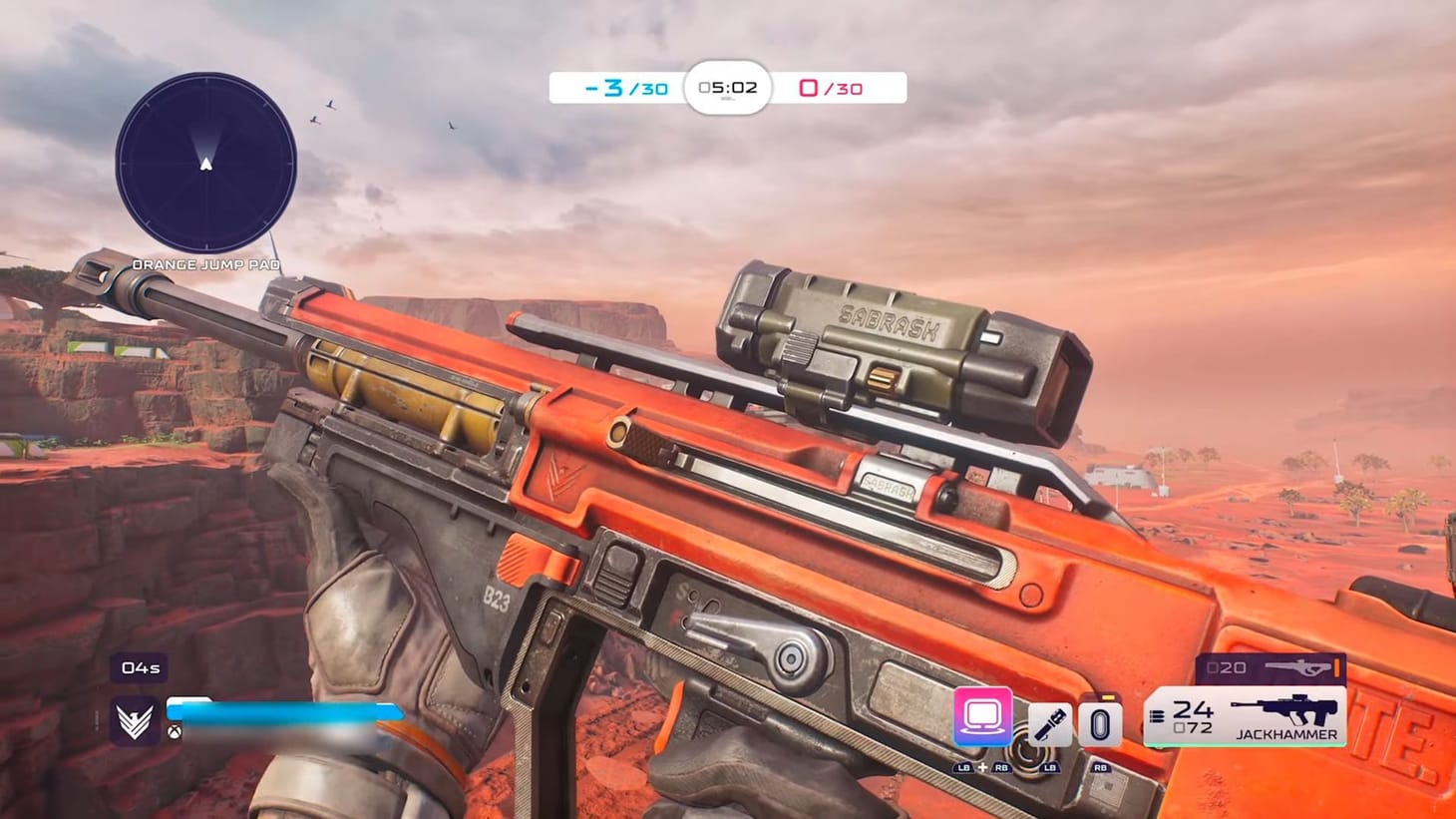Select the portal placement icon
The height and width of the screenshot is (819, 1456).
coord(981,717)
